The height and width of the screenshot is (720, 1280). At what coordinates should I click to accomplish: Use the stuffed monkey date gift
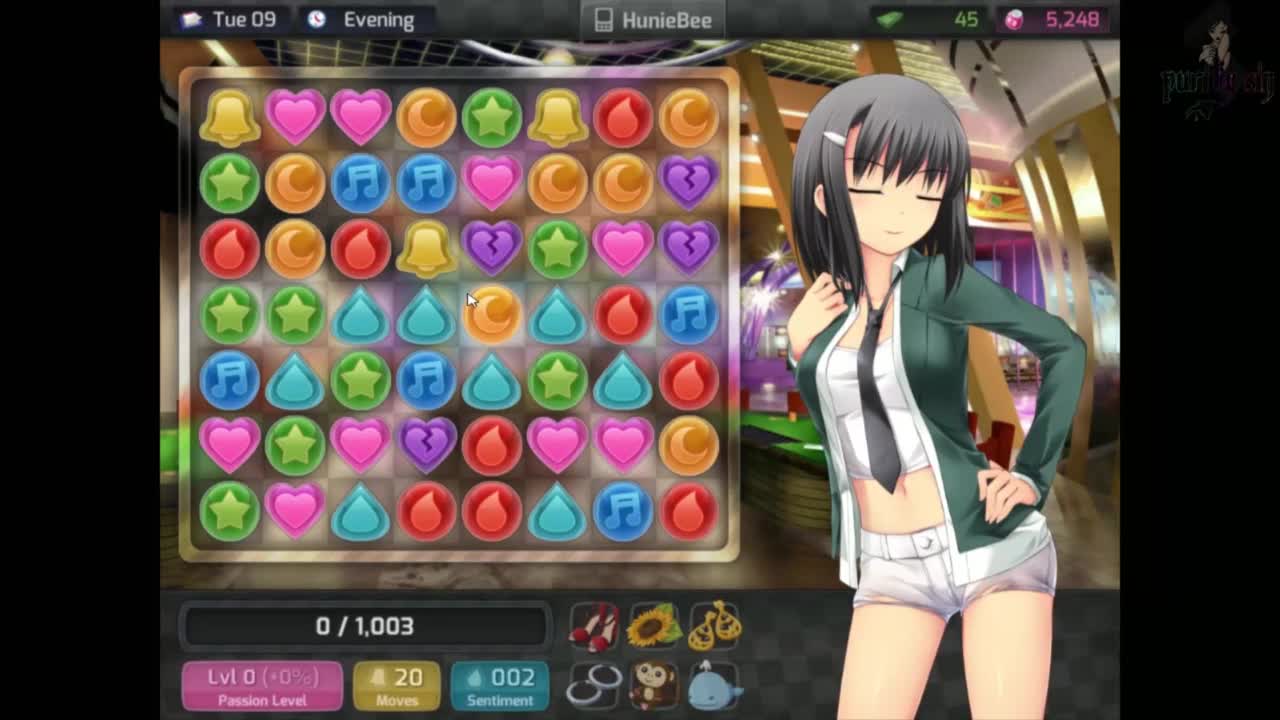[654, 685]
